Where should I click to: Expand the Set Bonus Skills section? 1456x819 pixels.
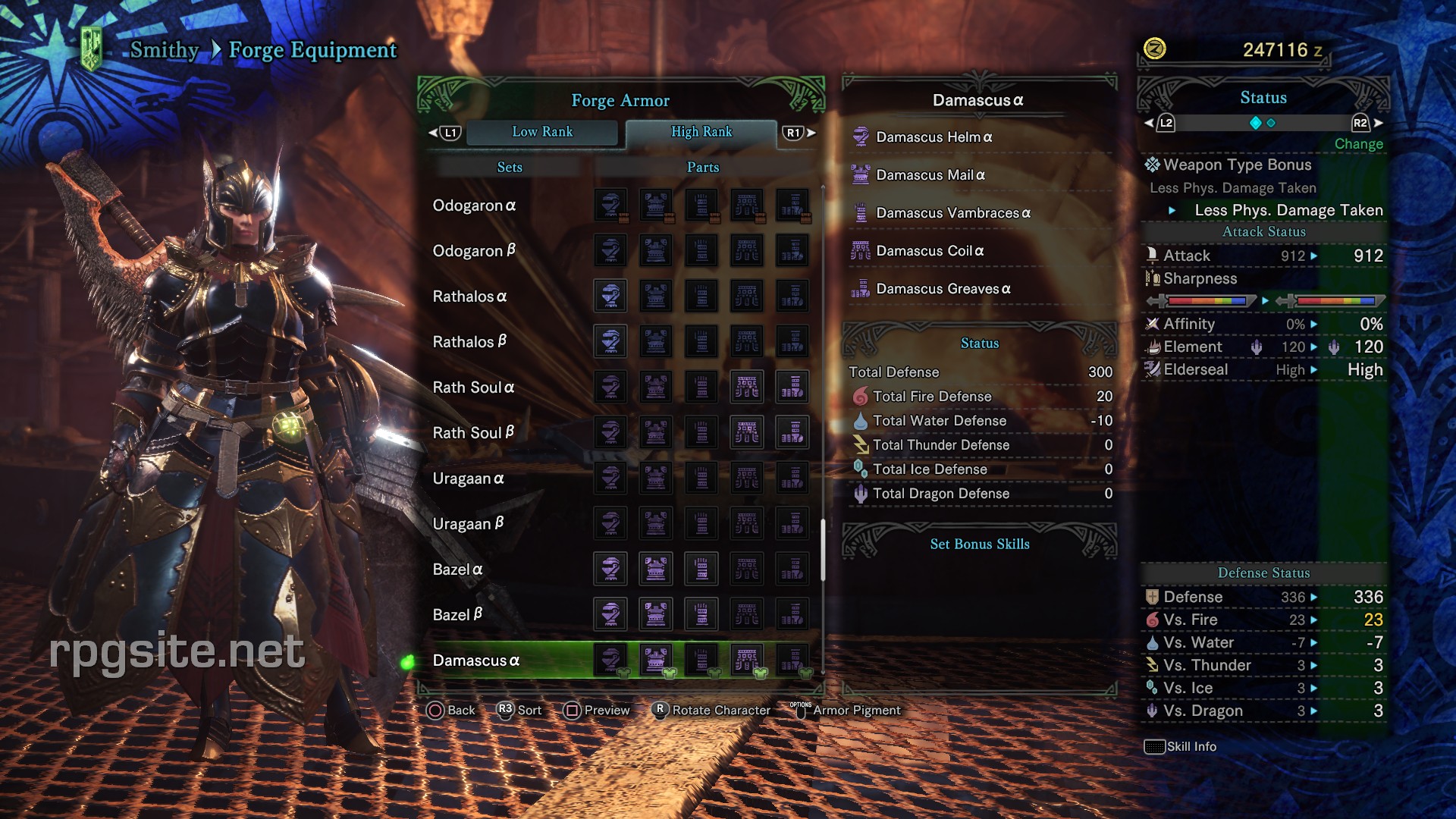point(979,544)
